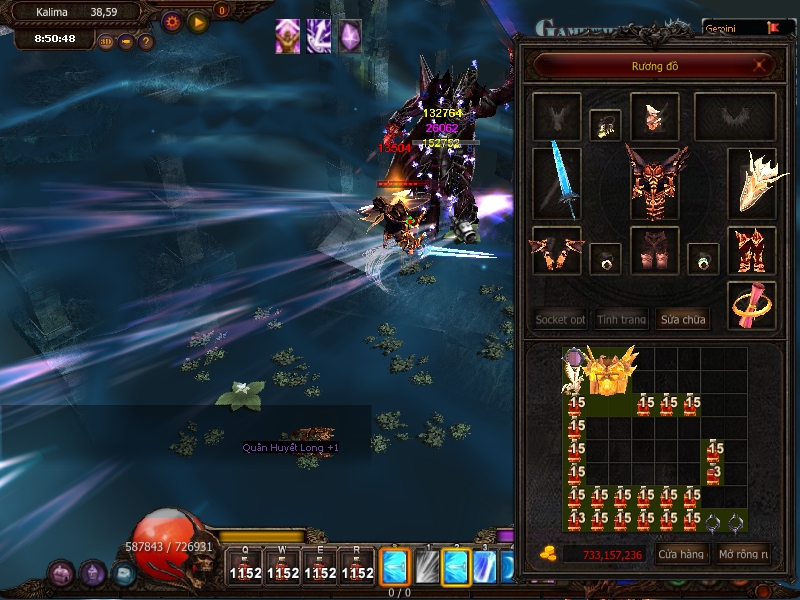Select the equipped chest armor slot
Screen dimensions: 800x600
(655, 181)
